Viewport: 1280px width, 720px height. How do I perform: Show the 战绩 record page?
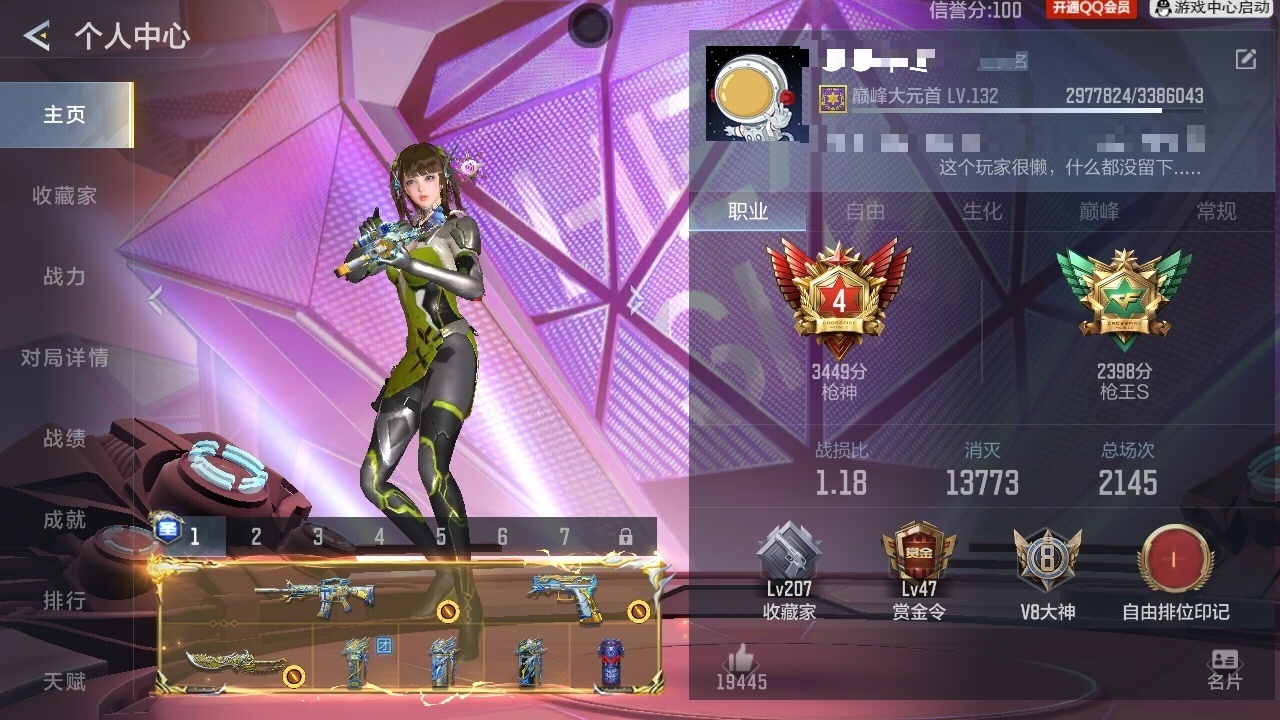(x=65, y=439)
